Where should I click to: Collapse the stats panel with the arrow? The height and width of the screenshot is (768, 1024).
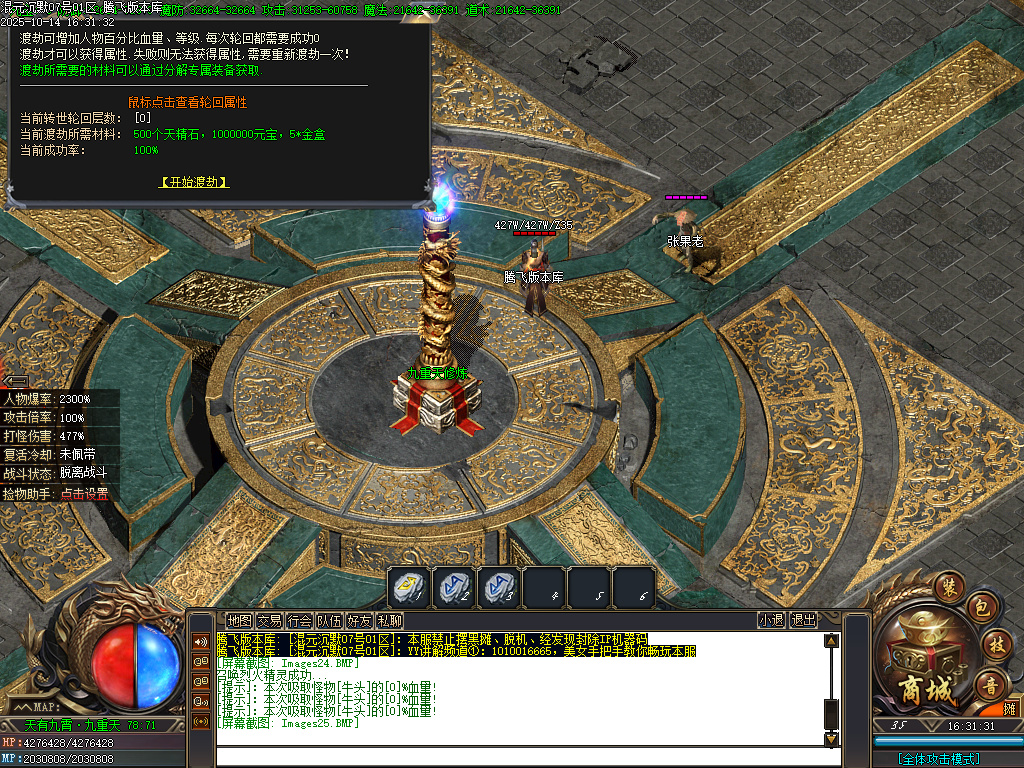coord(16,380)
